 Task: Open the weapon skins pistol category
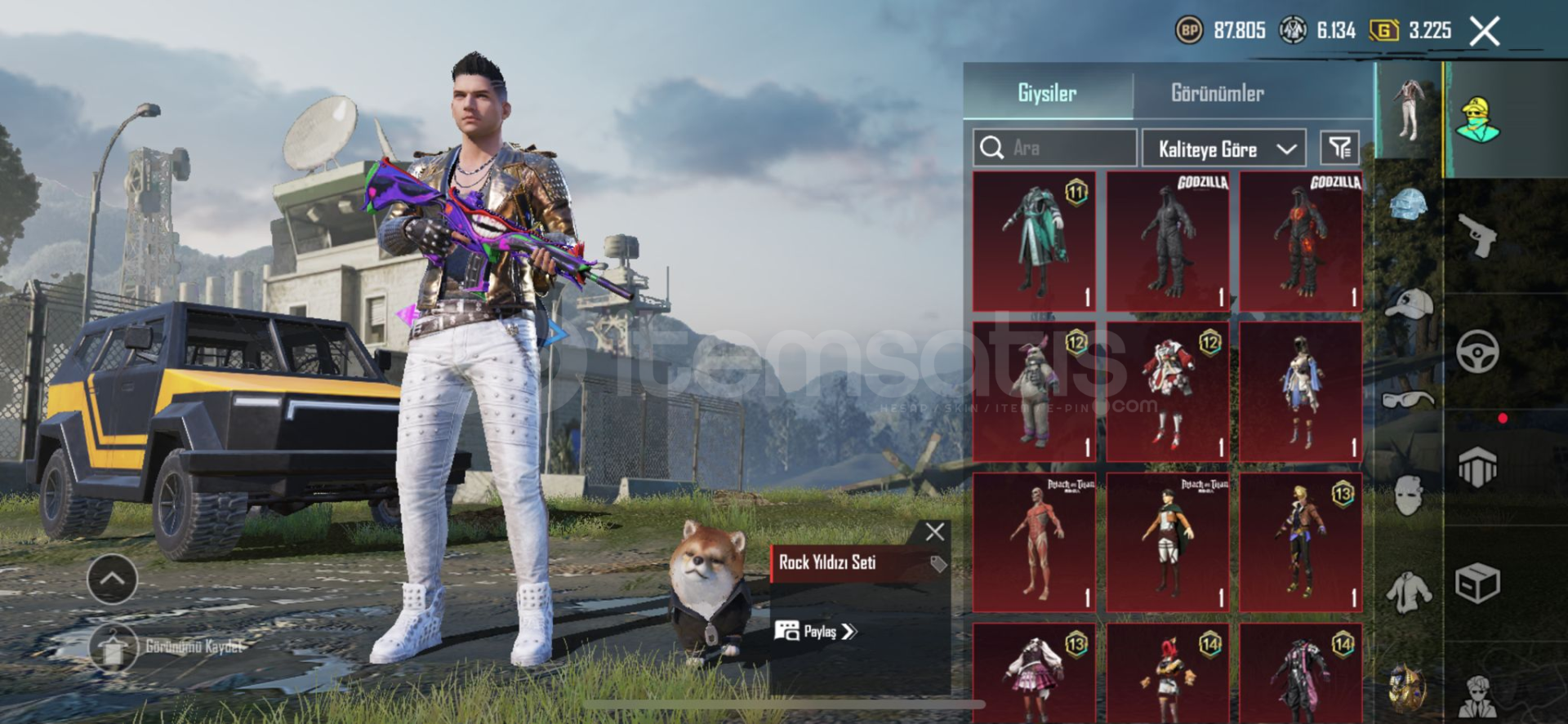(x=1478, y=235)
